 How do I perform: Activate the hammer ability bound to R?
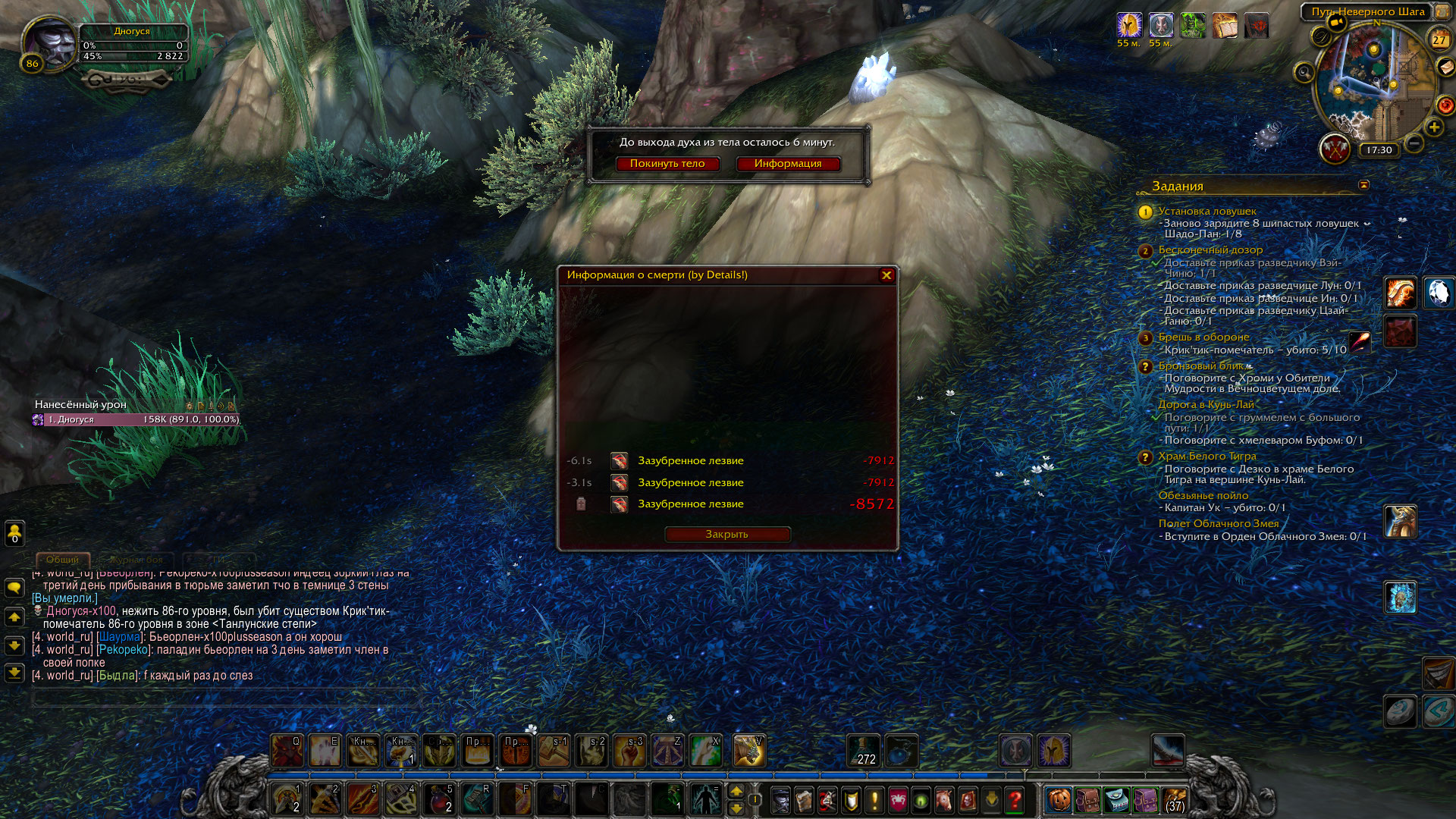tap(478, 799)
